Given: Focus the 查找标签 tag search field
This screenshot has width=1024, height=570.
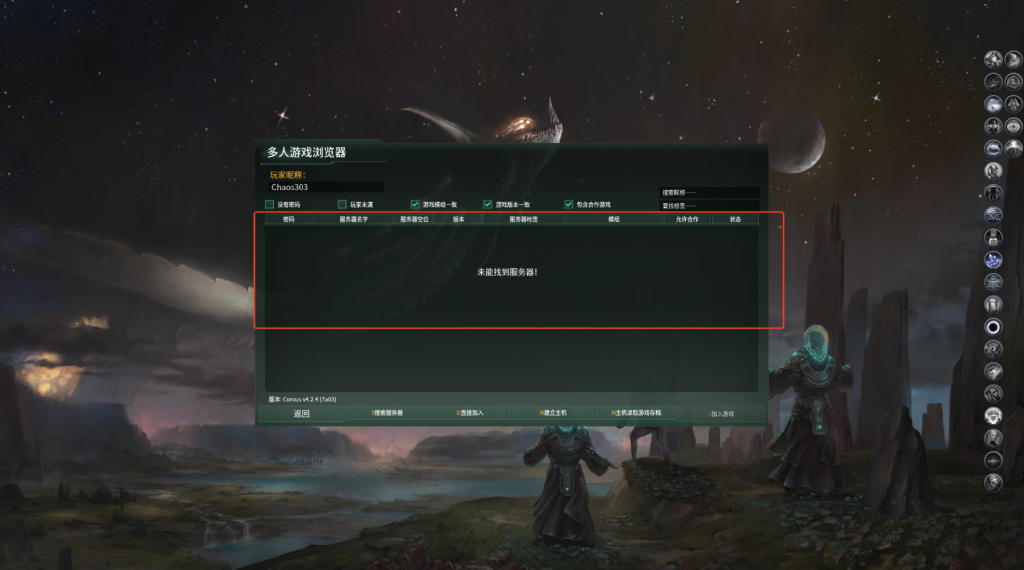Looking at the screenshot, I should click(709, 206).
